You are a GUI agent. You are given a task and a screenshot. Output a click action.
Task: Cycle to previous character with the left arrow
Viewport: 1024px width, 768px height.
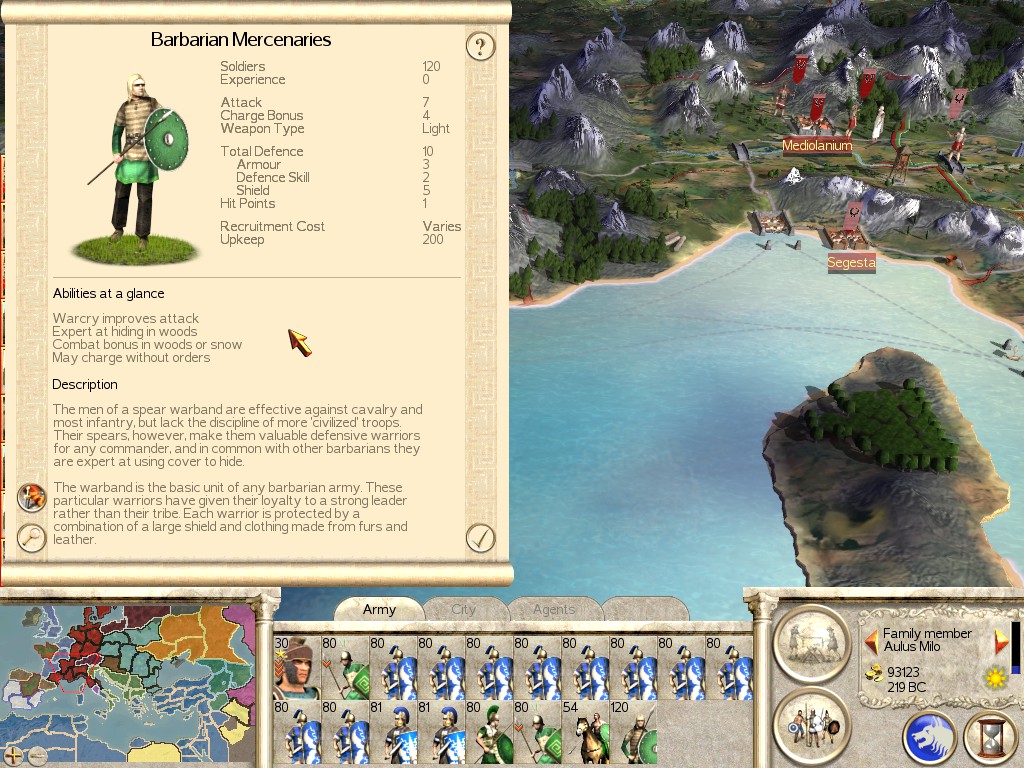(x=871, y=641)
